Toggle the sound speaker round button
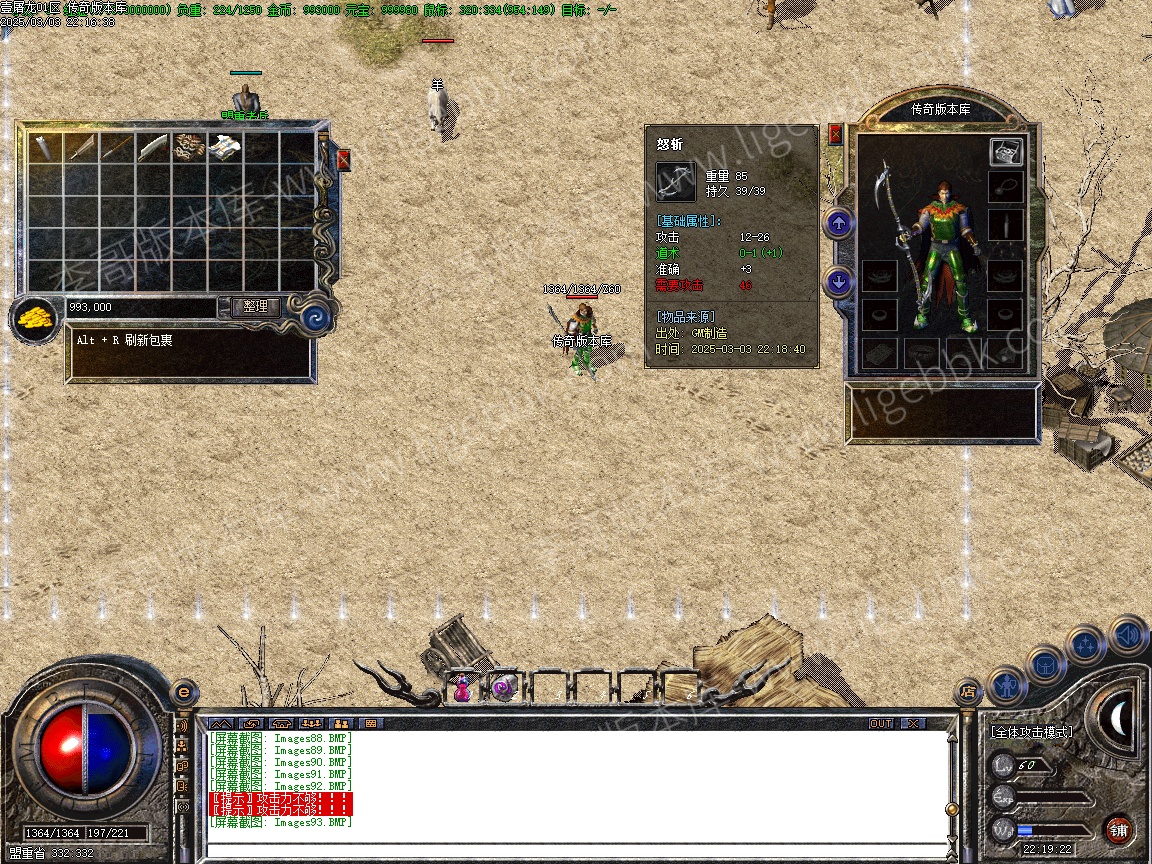The image size is (1152, 864). [1126, 635]
